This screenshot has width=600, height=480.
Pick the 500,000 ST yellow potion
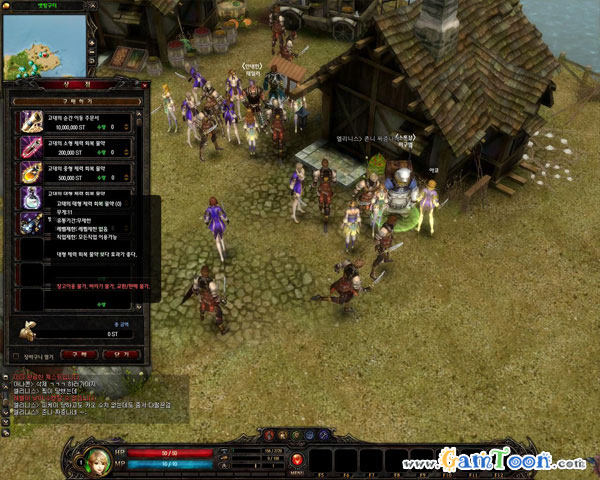[x=30, y=171]
